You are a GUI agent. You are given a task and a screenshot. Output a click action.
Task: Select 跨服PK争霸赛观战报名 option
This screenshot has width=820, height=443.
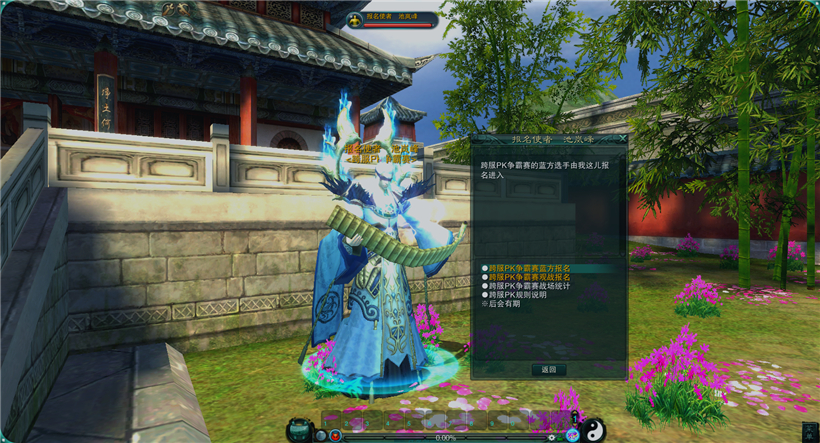pos(528,278)
